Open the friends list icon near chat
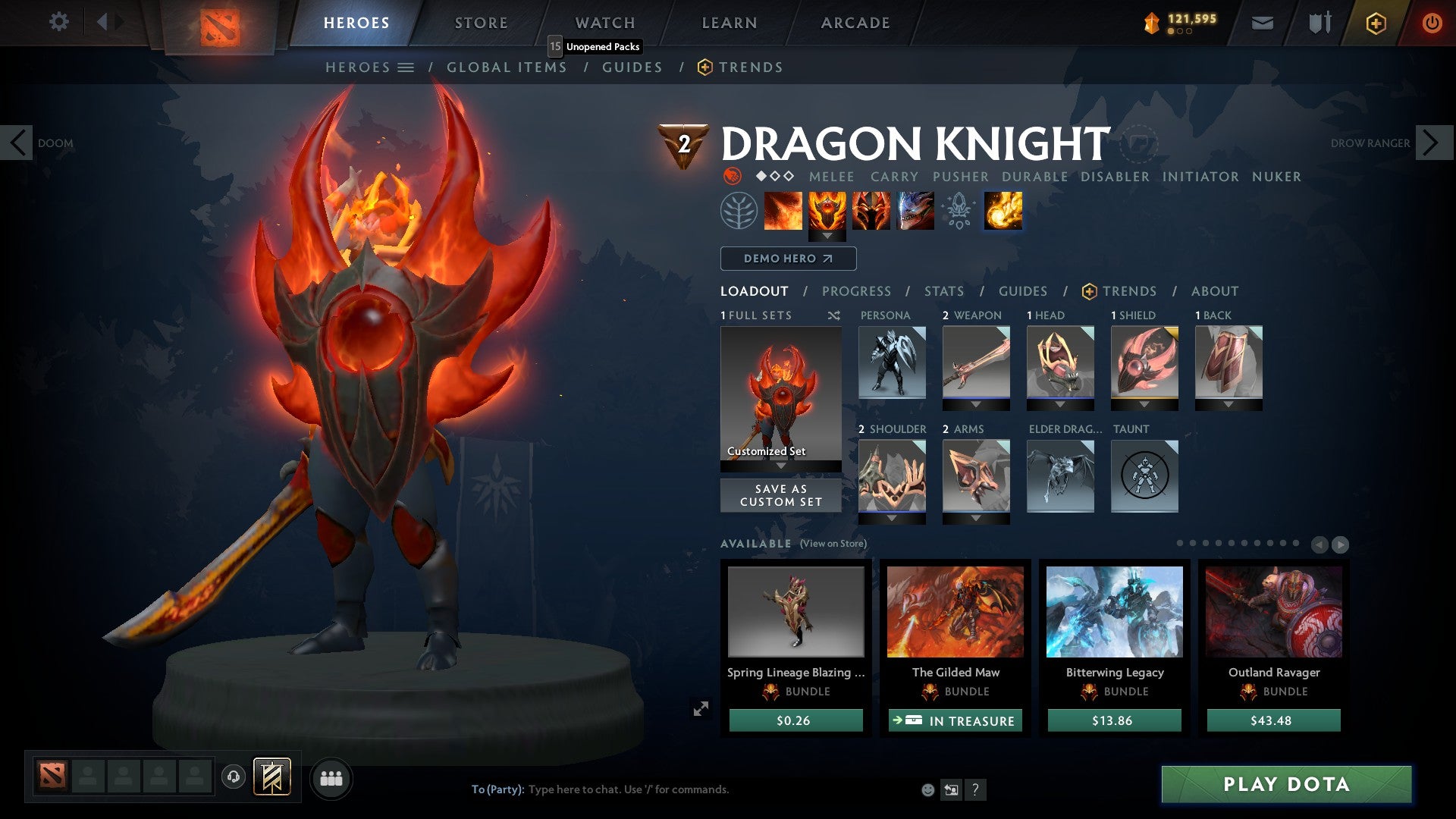Image resolution: width=1456 pixels, height=819 pixels. (x=331, y=778)
